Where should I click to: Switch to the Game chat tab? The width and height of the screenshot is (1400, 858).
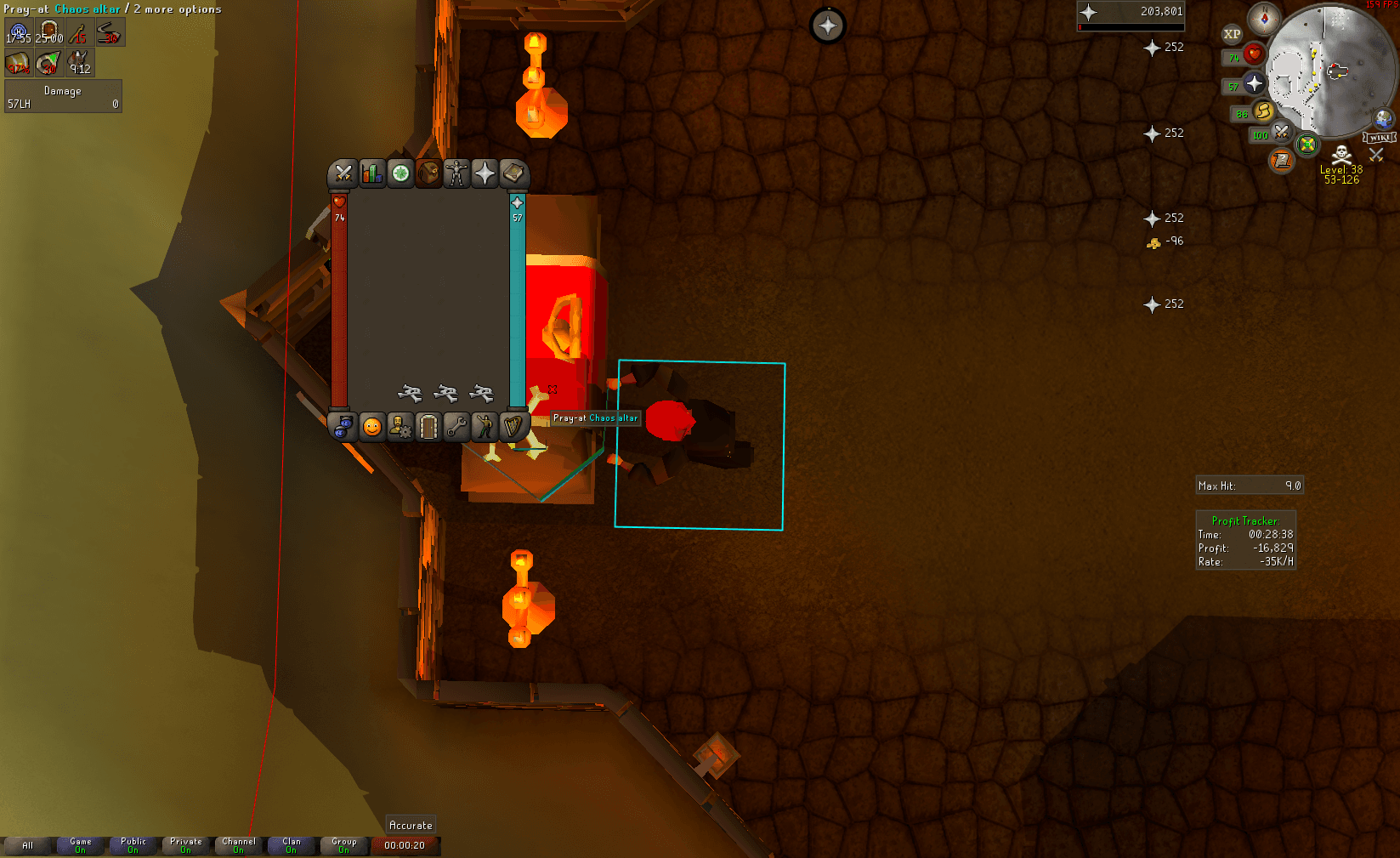click(80, 844)
